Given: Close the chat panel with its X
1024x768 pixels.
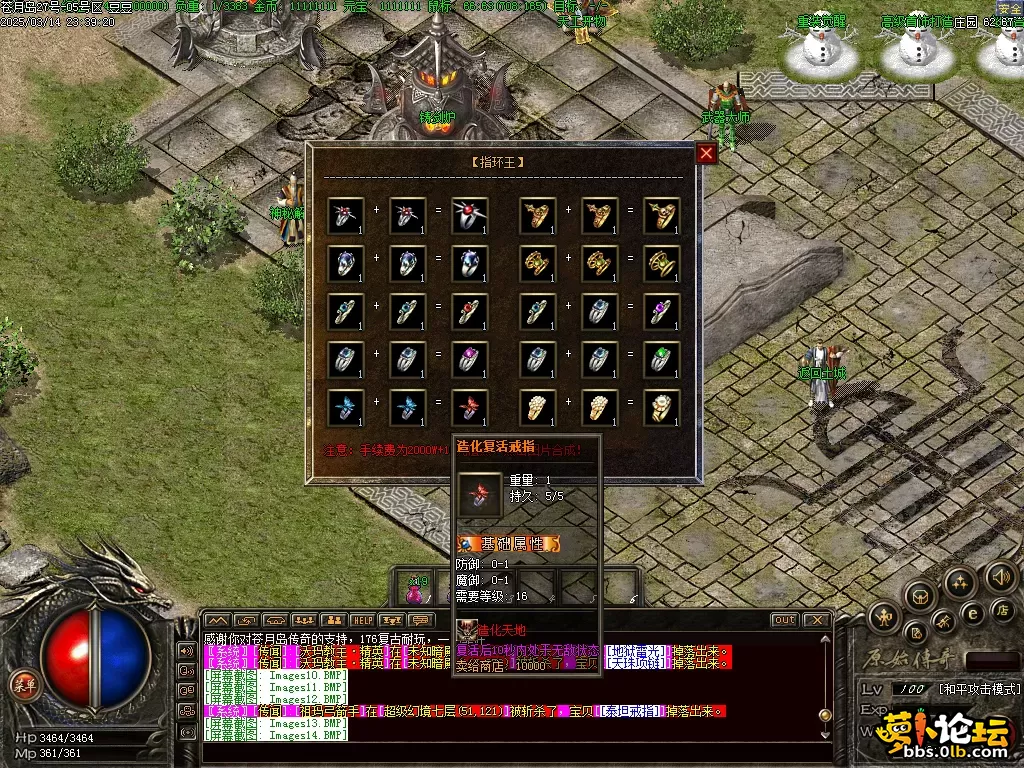Looking at the screenshot, I should [x=816, y=620].
